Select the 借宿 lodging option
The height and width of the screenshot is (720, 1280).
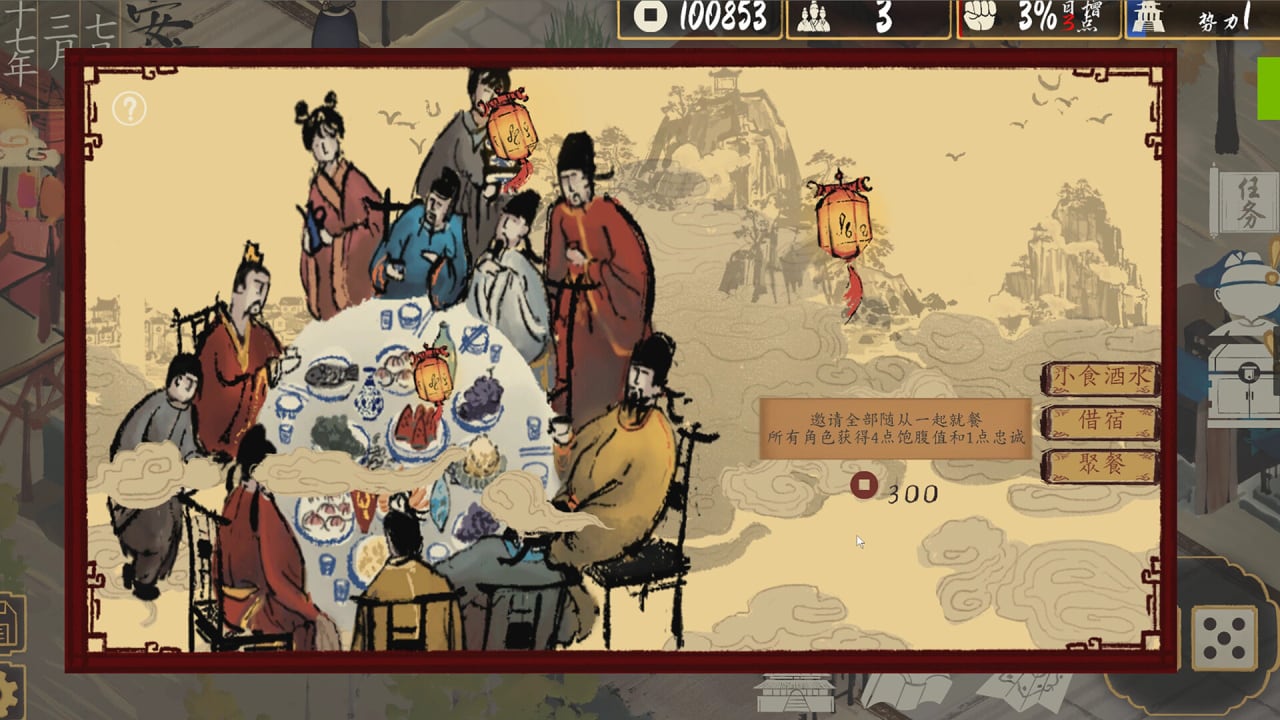pyautogui.click(x=1100, y=422)
